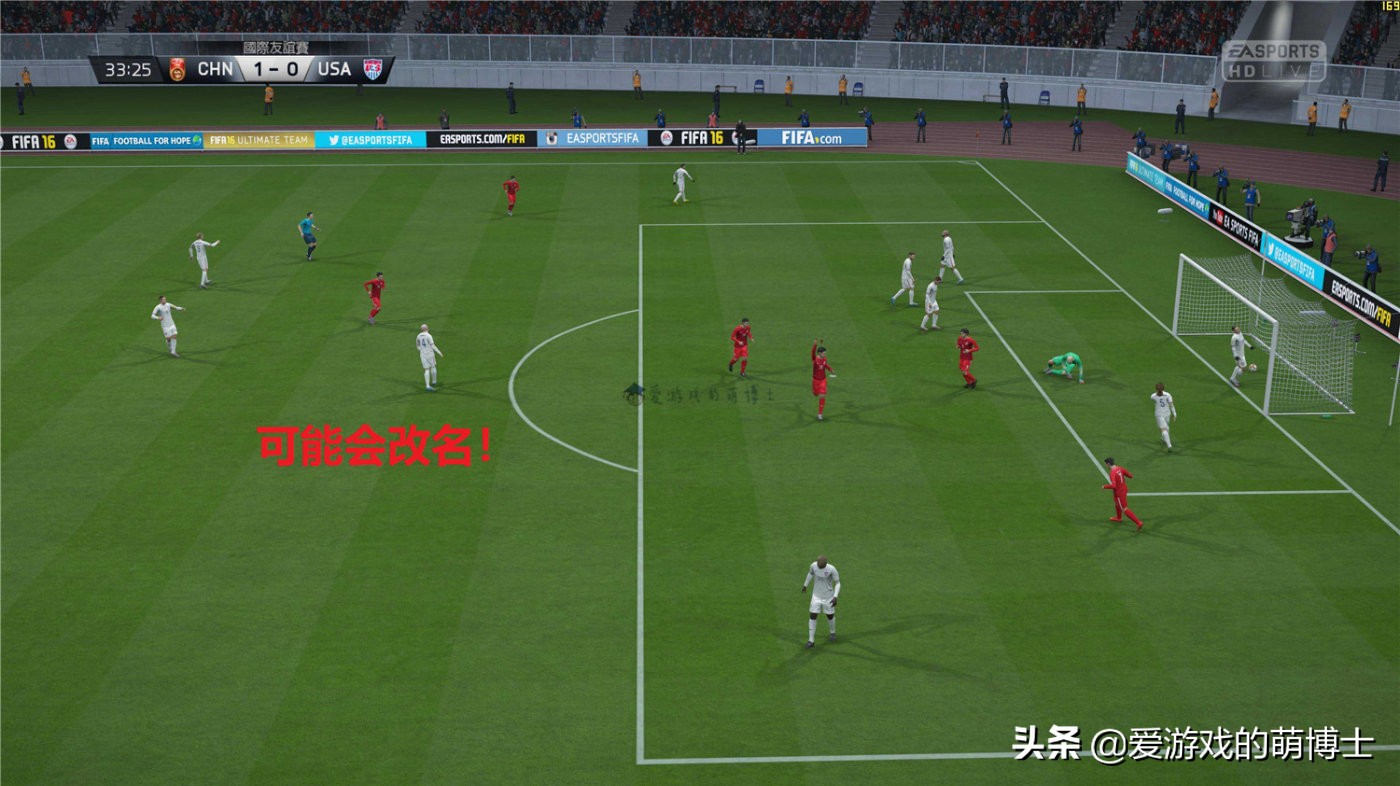This screenshot has width=1400, height=786.
Task: Click the match clock showing 33:25
Action: [125, 70]
